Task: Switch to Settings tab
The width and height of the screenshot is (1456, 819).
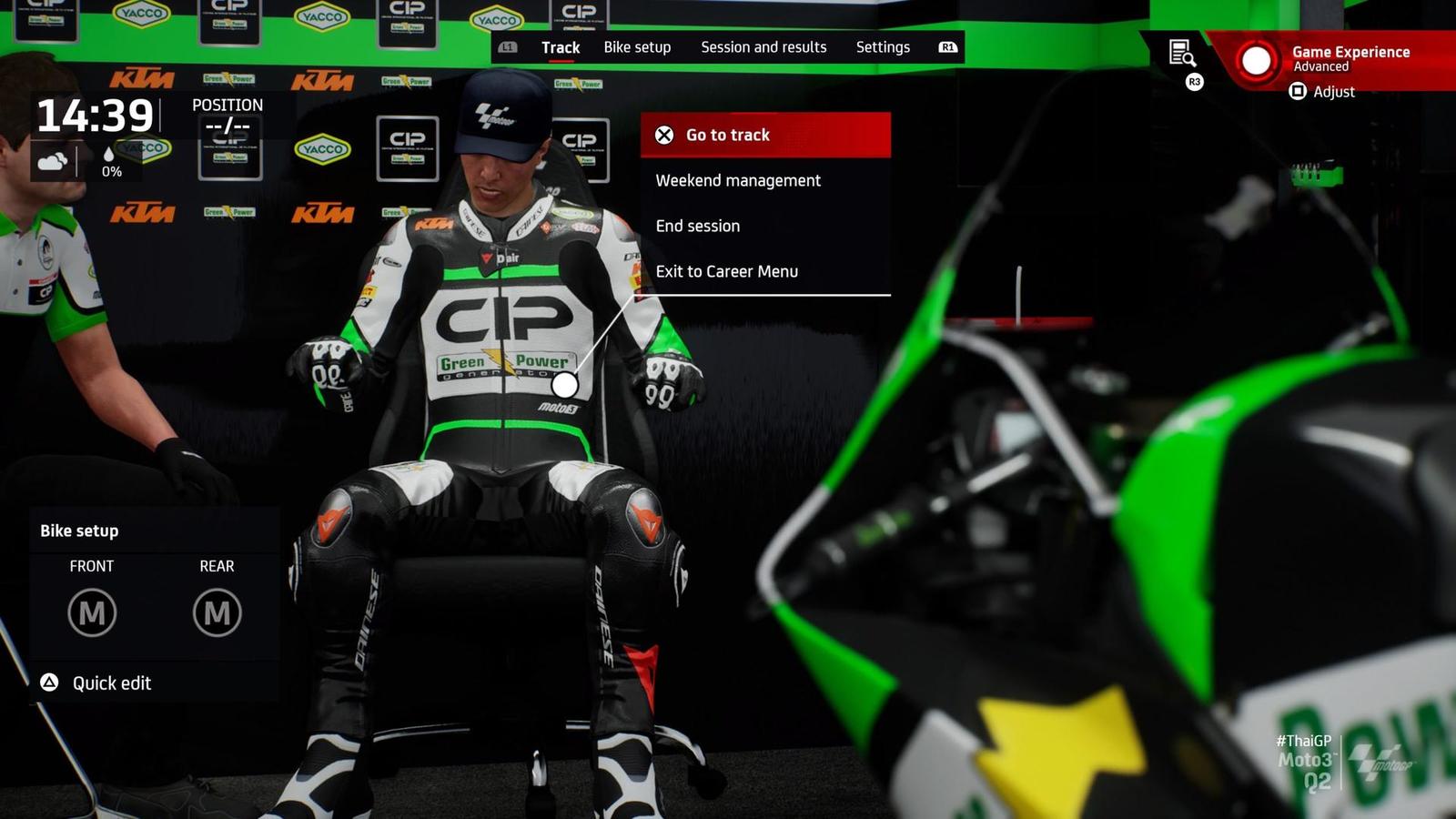Action: coord(883,47)
